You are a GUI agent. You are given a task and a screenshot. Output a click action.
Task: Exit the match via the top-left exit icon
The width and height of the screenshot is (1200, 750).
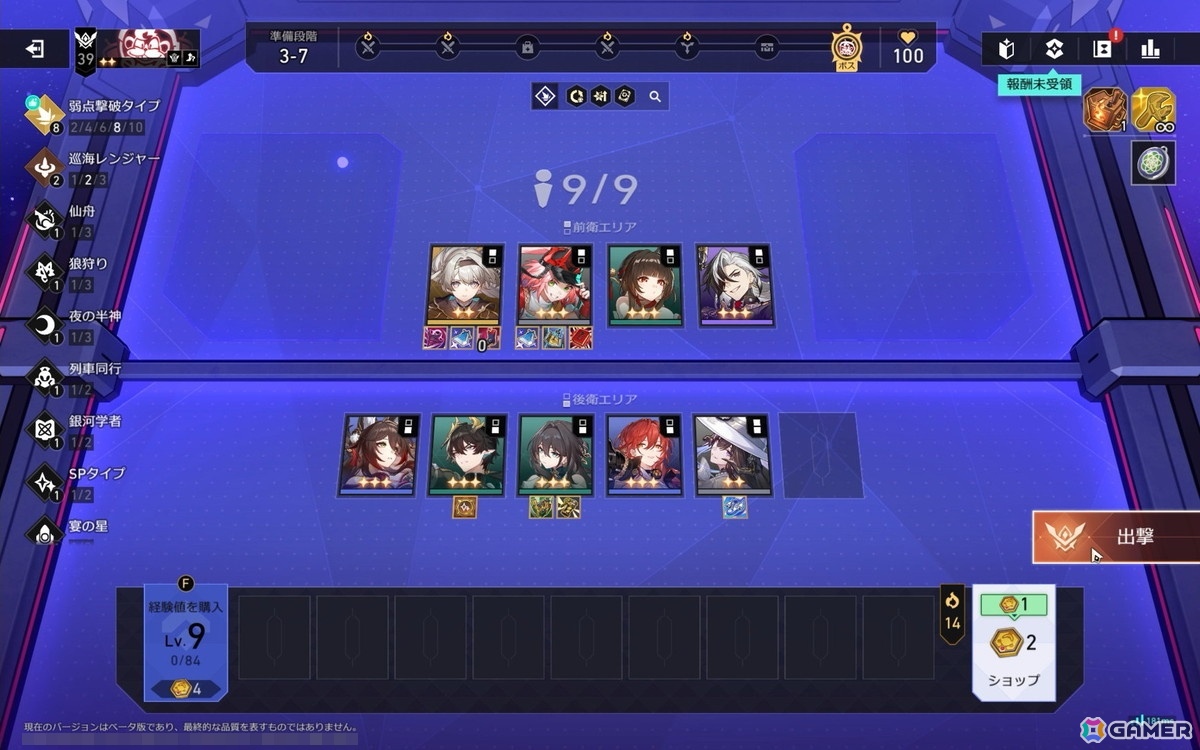pyautogui.click(x=35, y=49)
